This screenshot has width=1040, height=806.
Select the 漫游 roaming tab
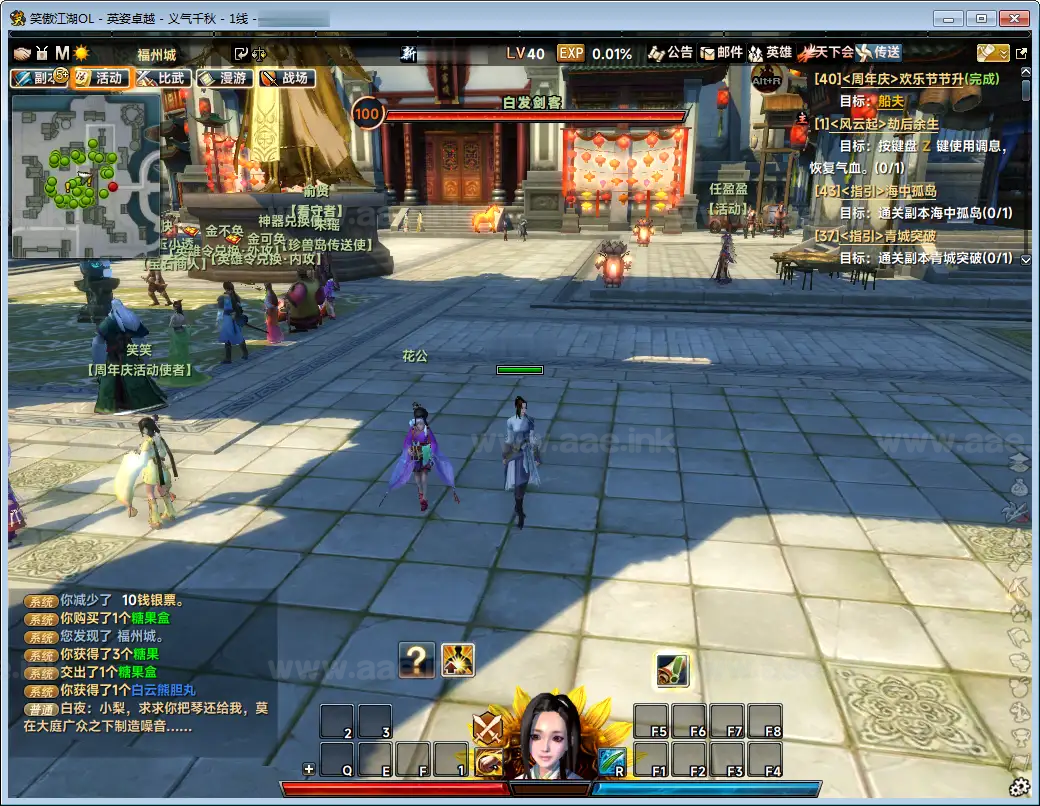(x=224, y=78)
